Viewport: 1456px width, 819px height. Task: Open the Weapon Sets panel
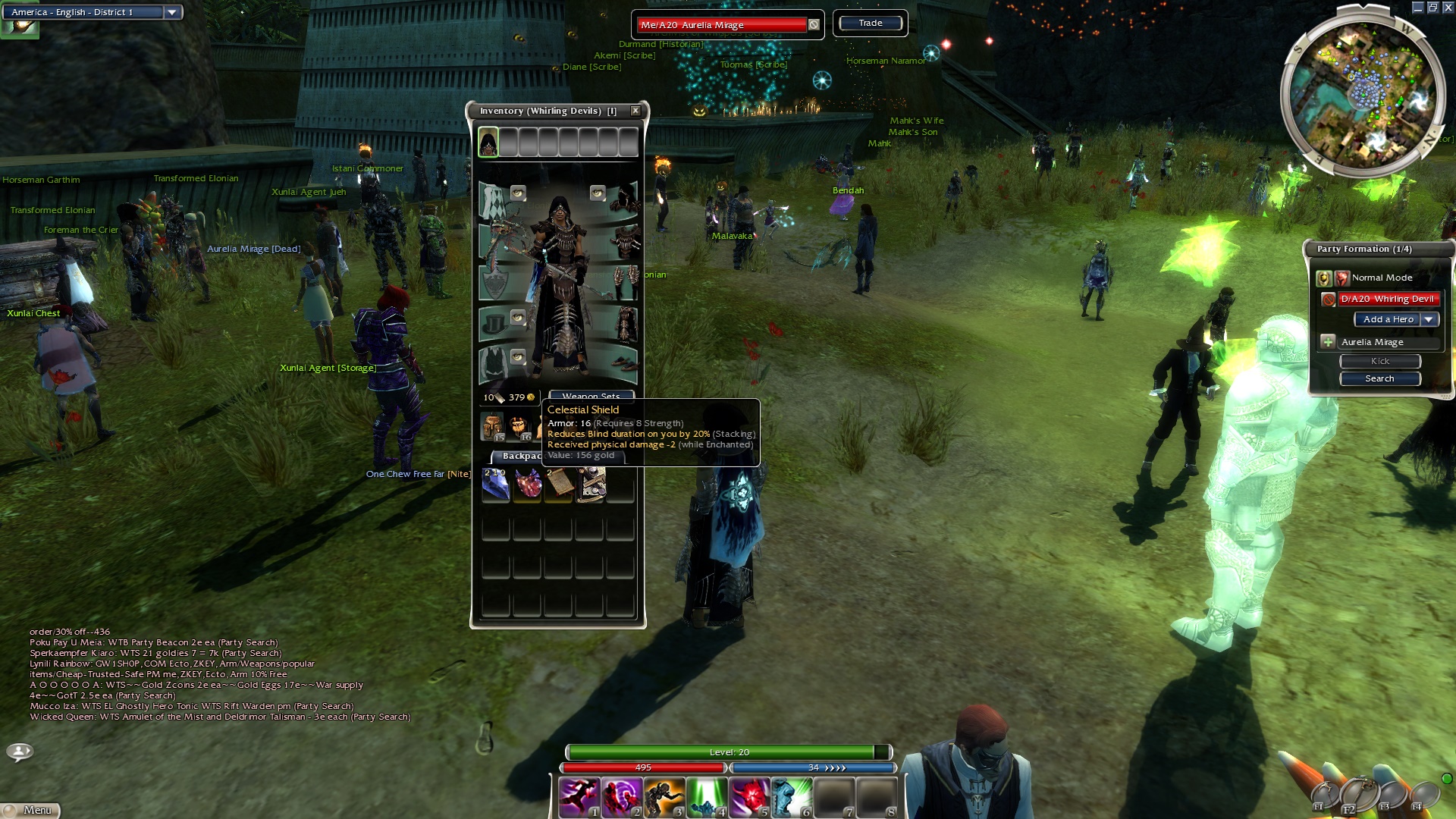pyautogui.click(x=591, y=395)
